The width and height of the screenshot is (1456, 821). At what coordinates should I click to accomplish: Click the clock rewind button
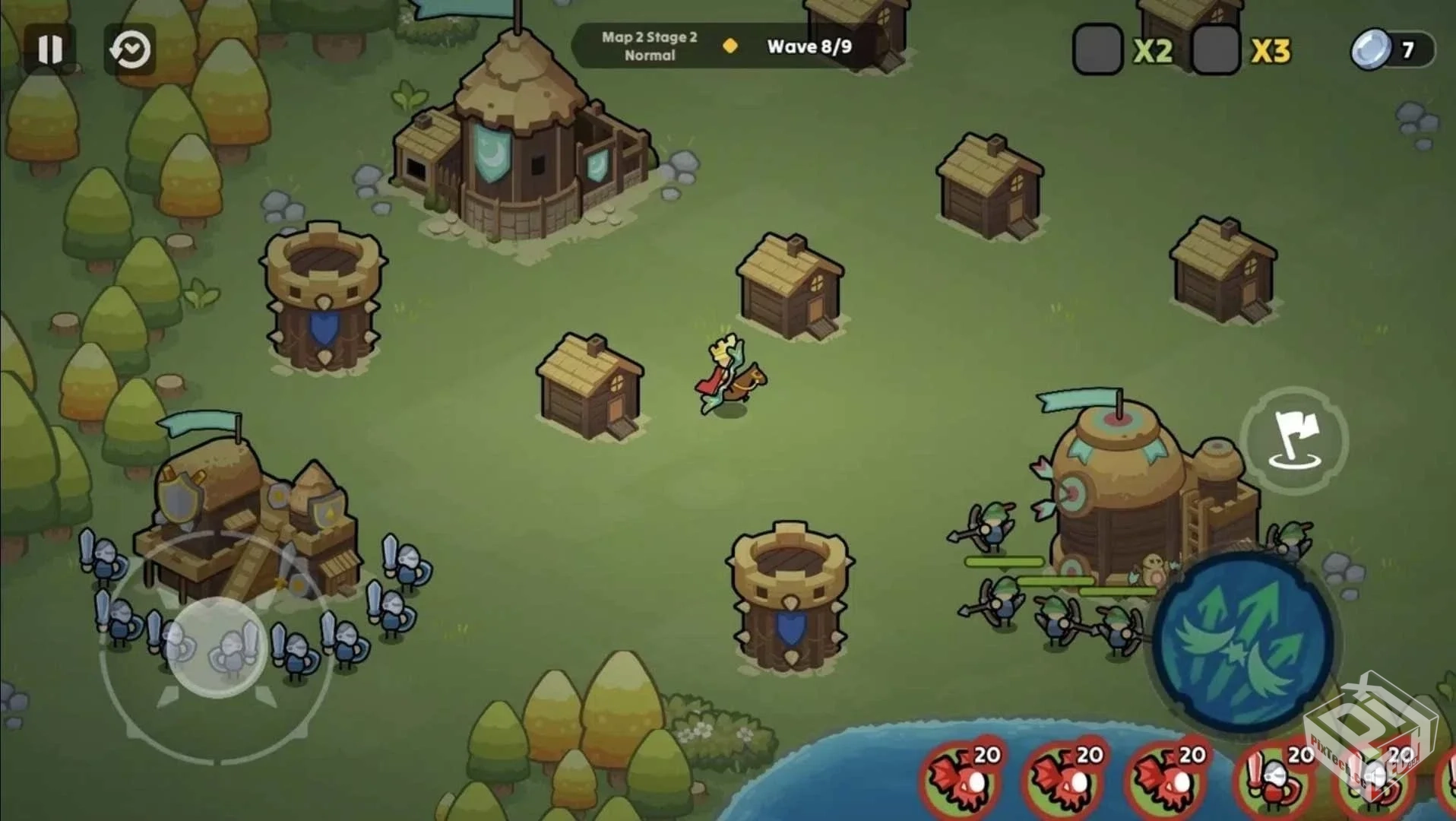pyautogui.click(x=129, y=50)
